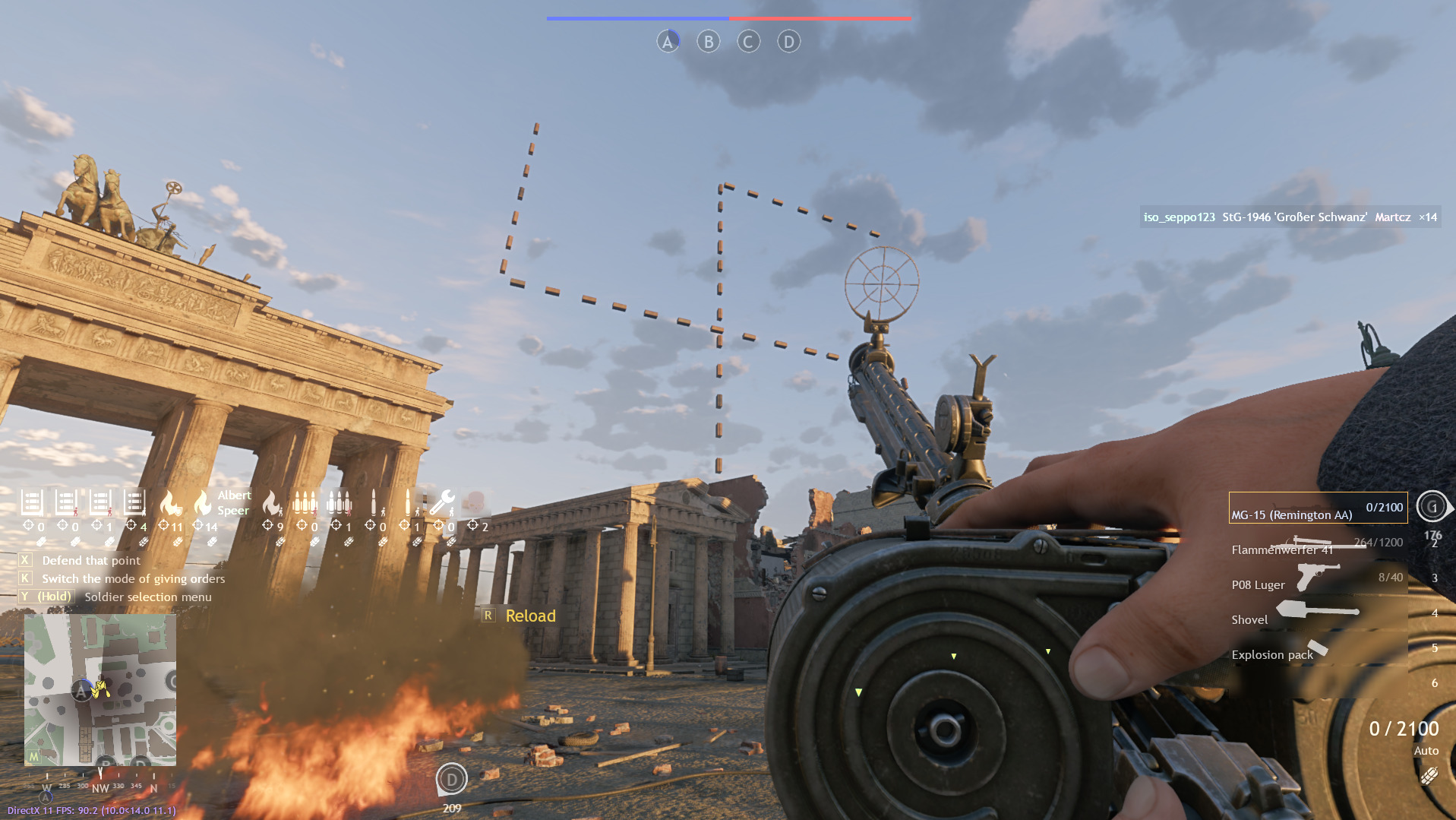Viewport: 1456px width, 820px height.
Task: Select the flame-with-shield squad soldier icon
Action: click(x=170, y=503)
